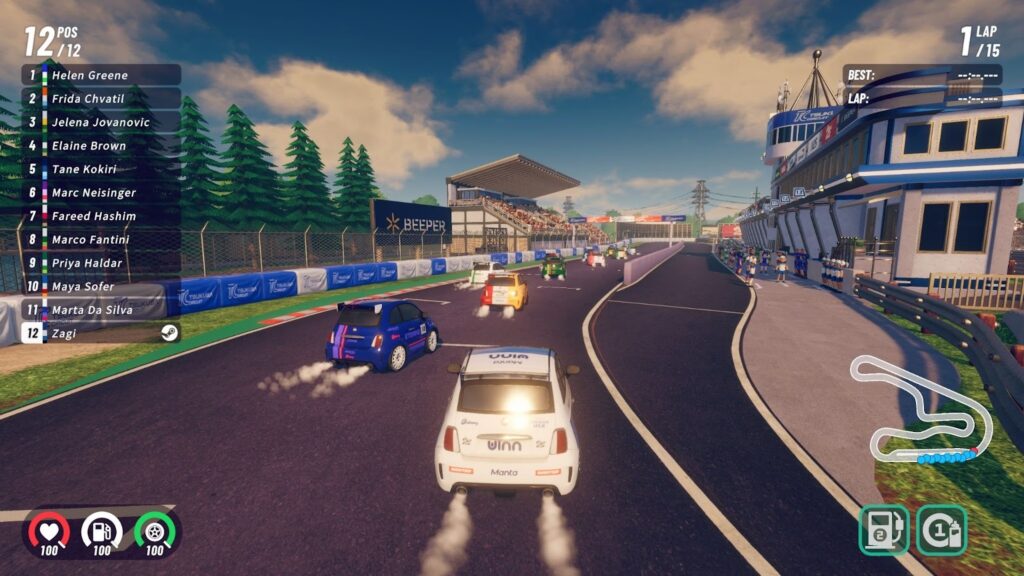Image resolution: width=1024 pixels, height=576 pixels.
Task: Pick Tane Kokiri from the standings
Action: coord(101,169)
